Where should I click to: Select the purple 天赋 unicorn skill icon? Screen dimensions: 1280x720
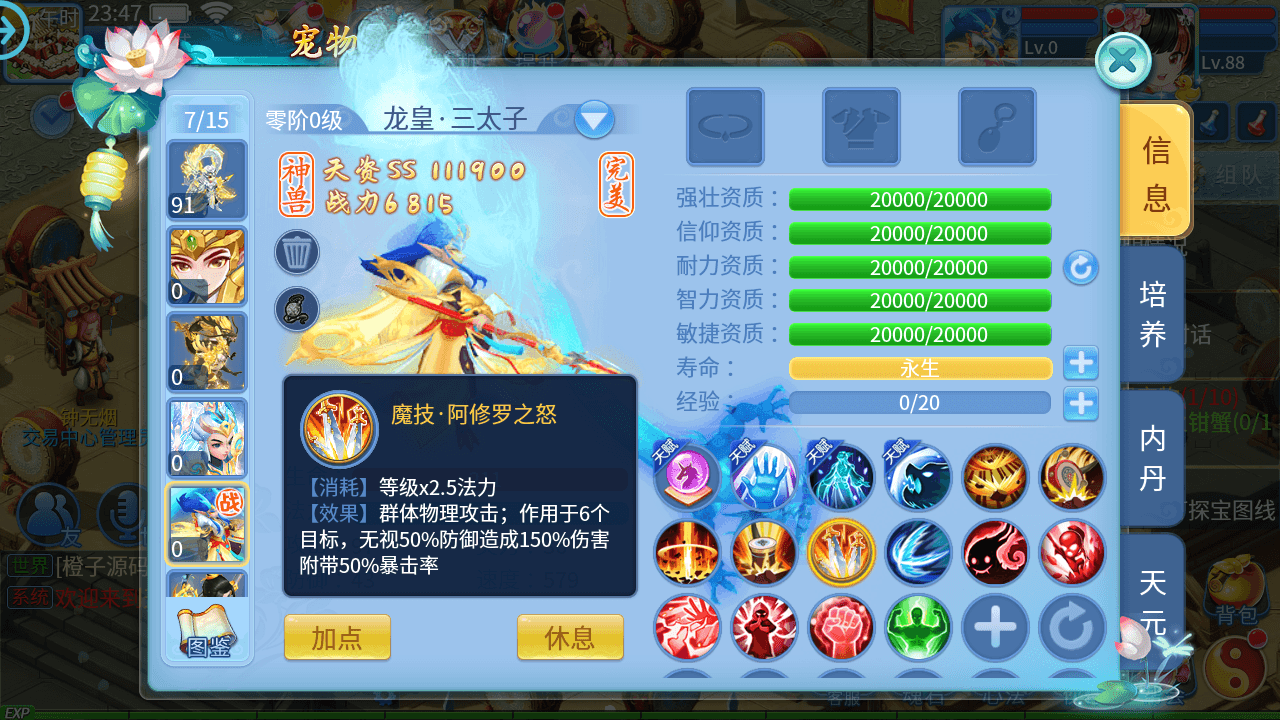pos(687,475)
